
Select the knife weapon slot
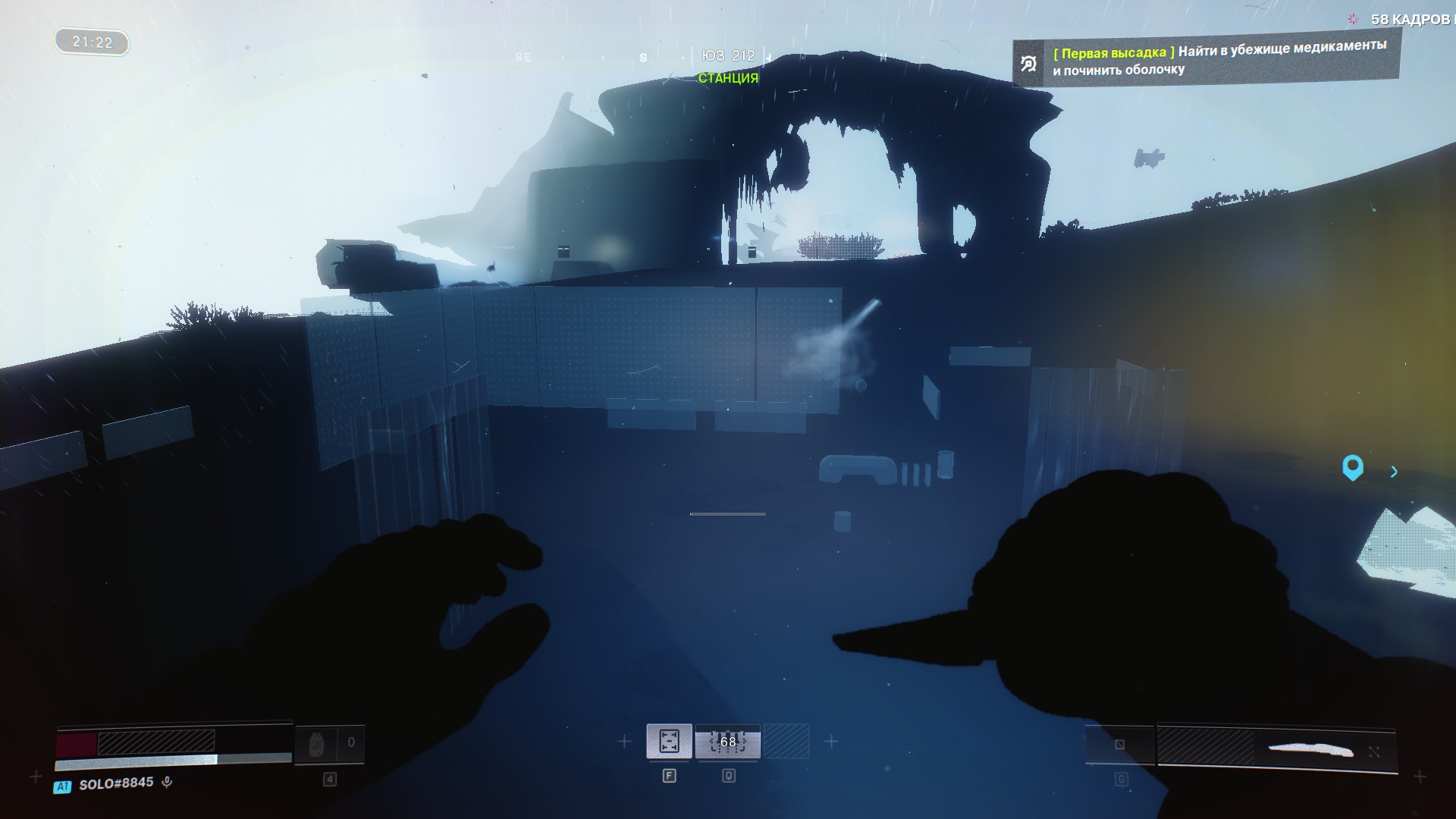point(1276,749)
